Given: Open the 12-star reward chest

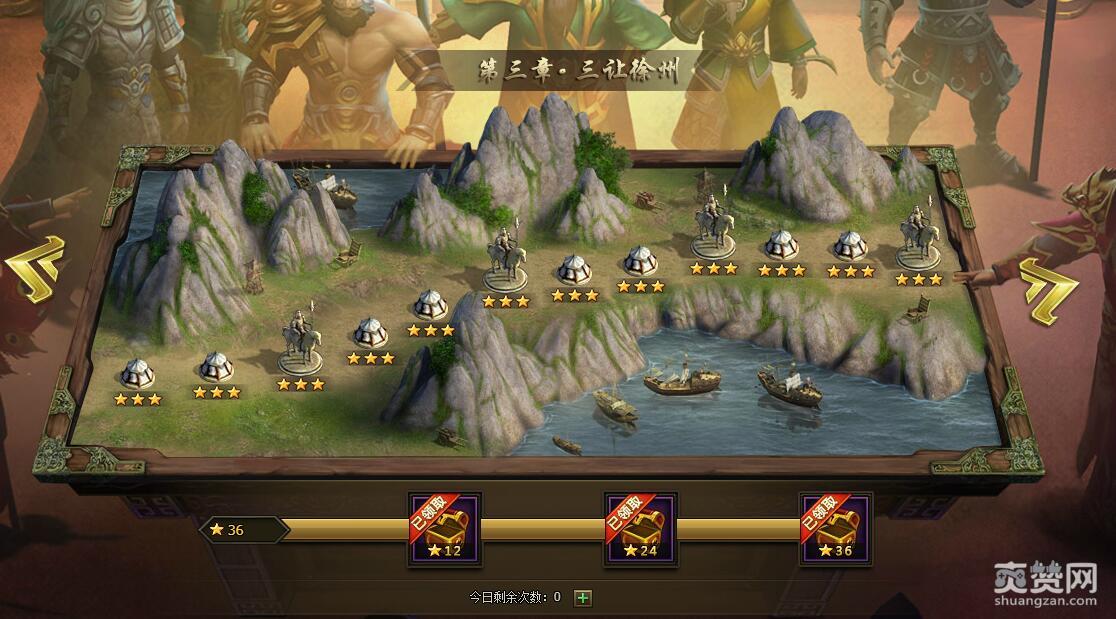Looking at the screenshot, I should [x=444, y=529].
